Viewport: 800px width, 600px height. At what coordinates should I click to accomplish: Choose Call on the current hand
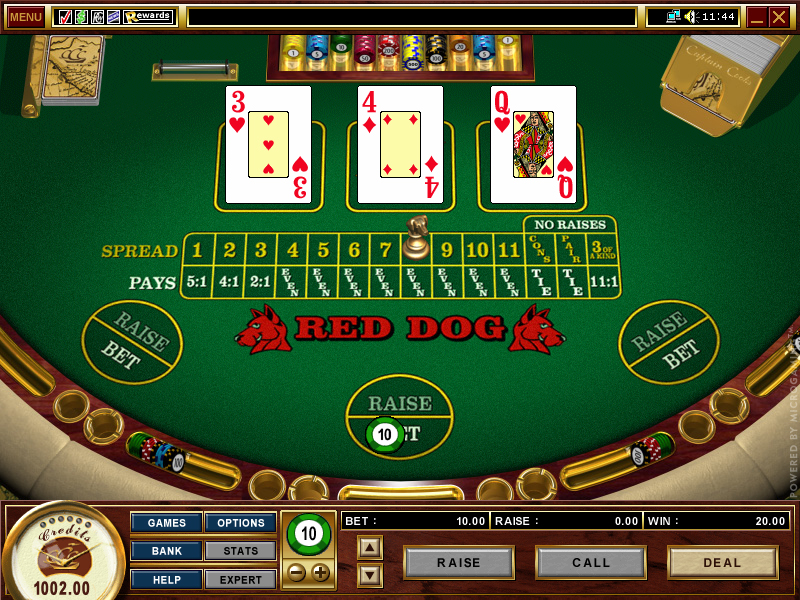591,562
